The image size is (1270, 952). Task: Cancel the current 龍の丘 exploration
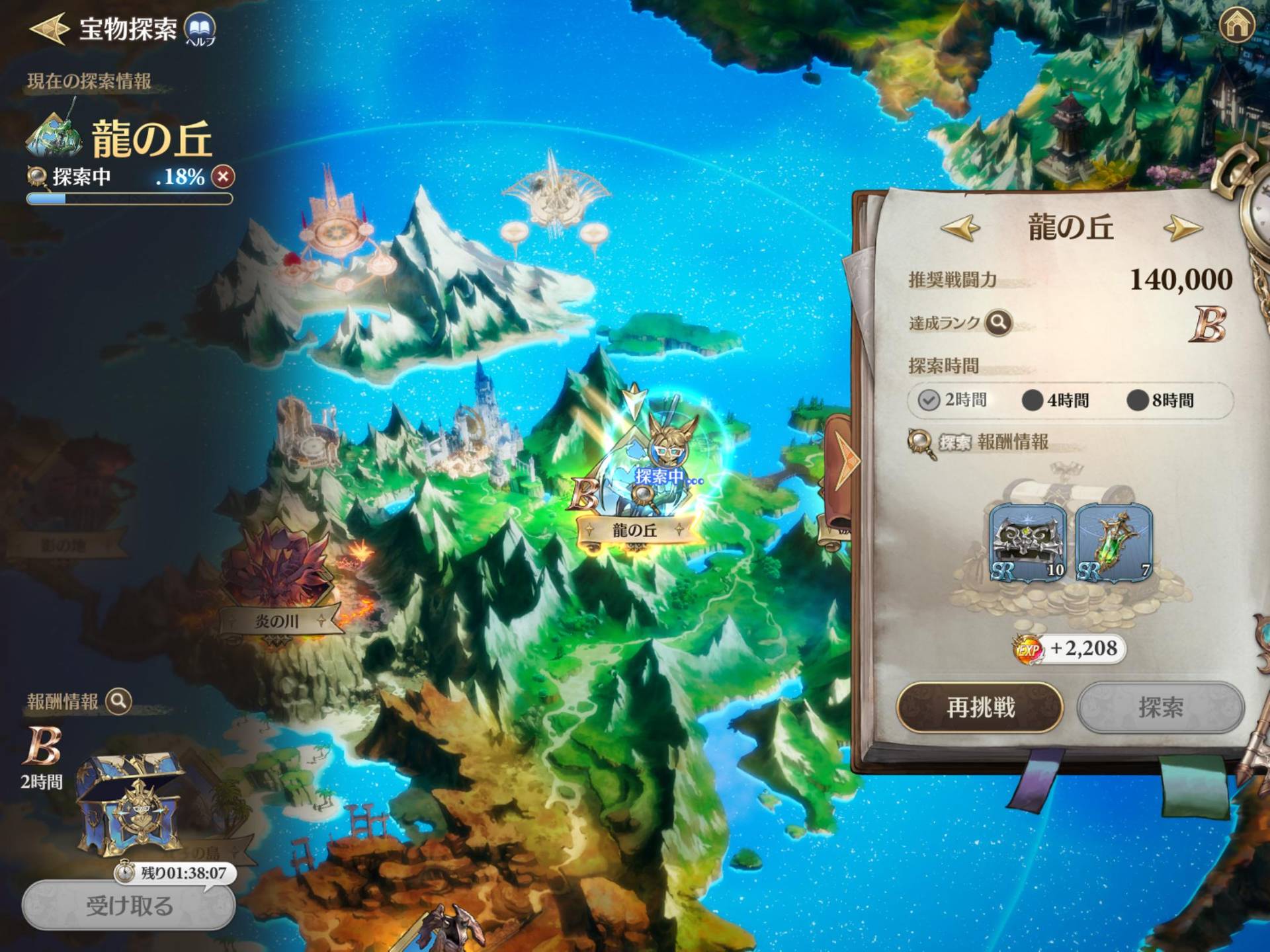coord(224,177)
